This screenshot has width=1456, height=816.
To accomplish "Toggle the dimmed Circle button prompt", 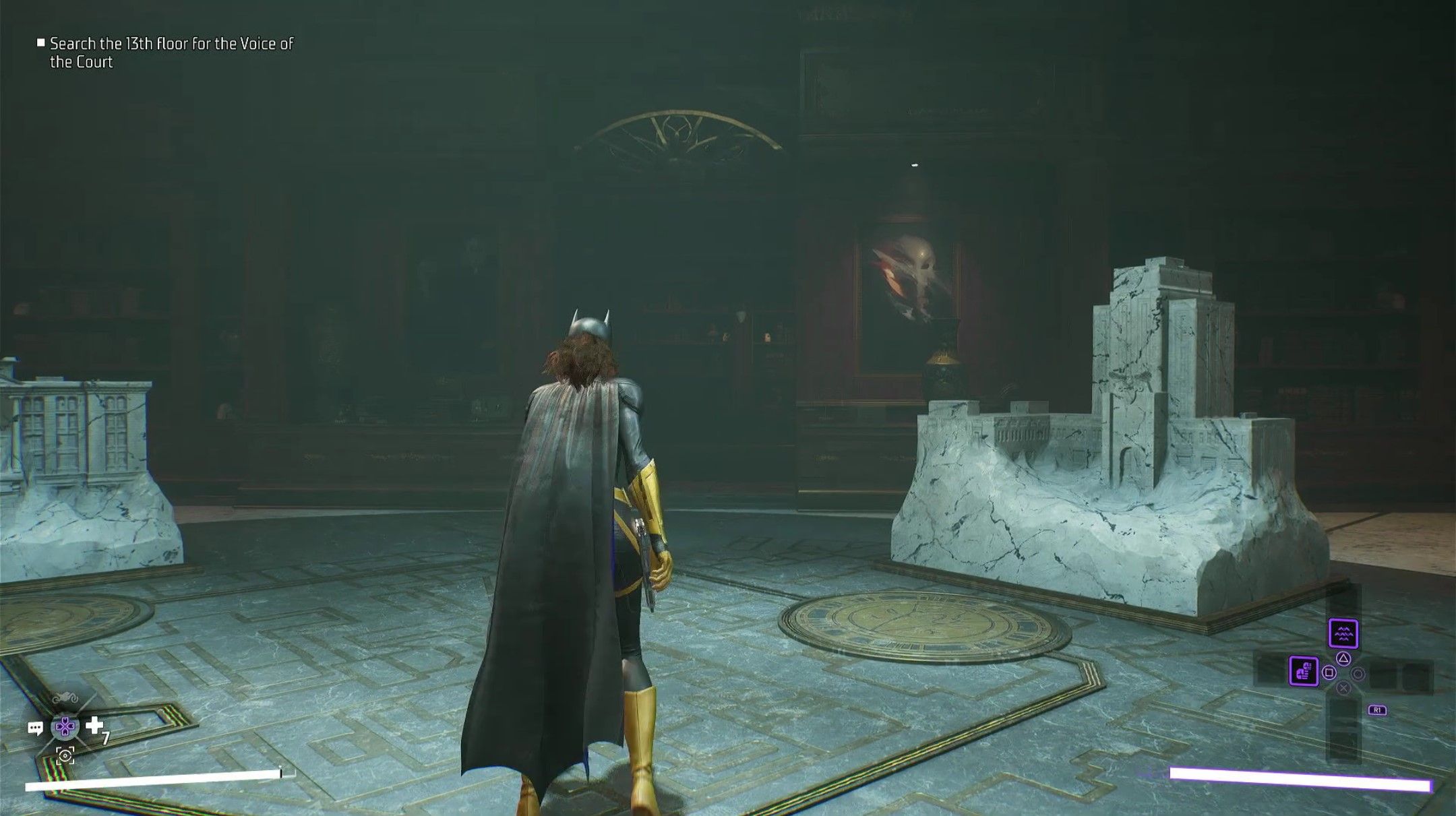I will tap(1358, 673).
